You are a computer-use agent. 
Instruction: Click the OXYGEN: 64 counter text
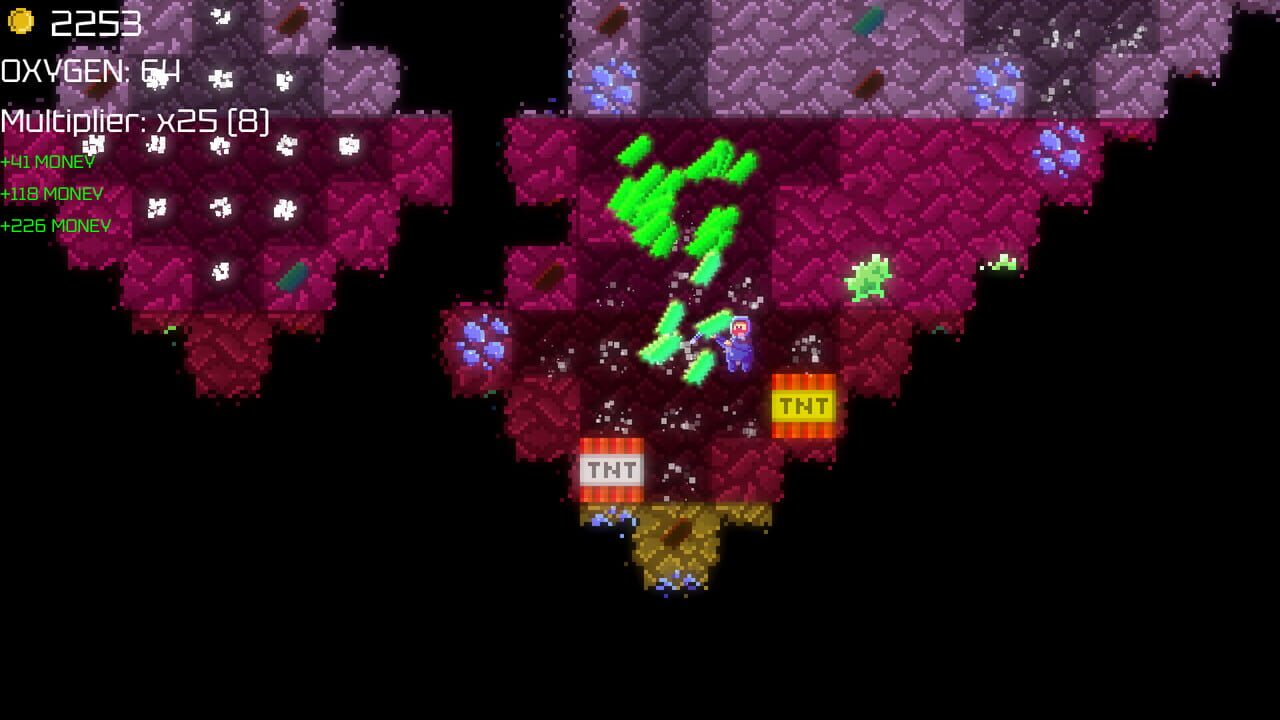pos(88,72)
